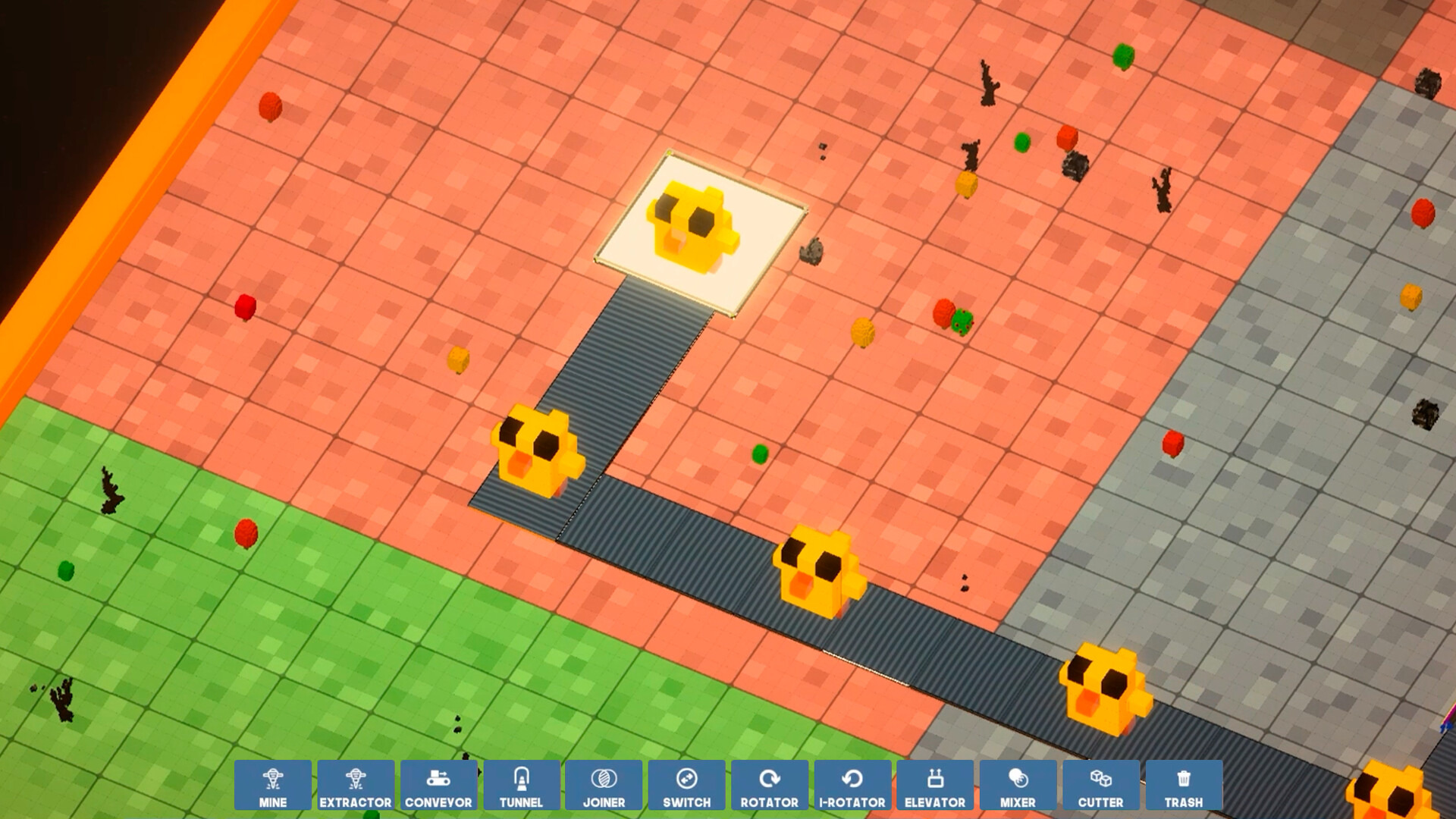This screenshot has width=1456, height=819.
Task: Select the Extractor tool
Action: [x=356, y=784]
